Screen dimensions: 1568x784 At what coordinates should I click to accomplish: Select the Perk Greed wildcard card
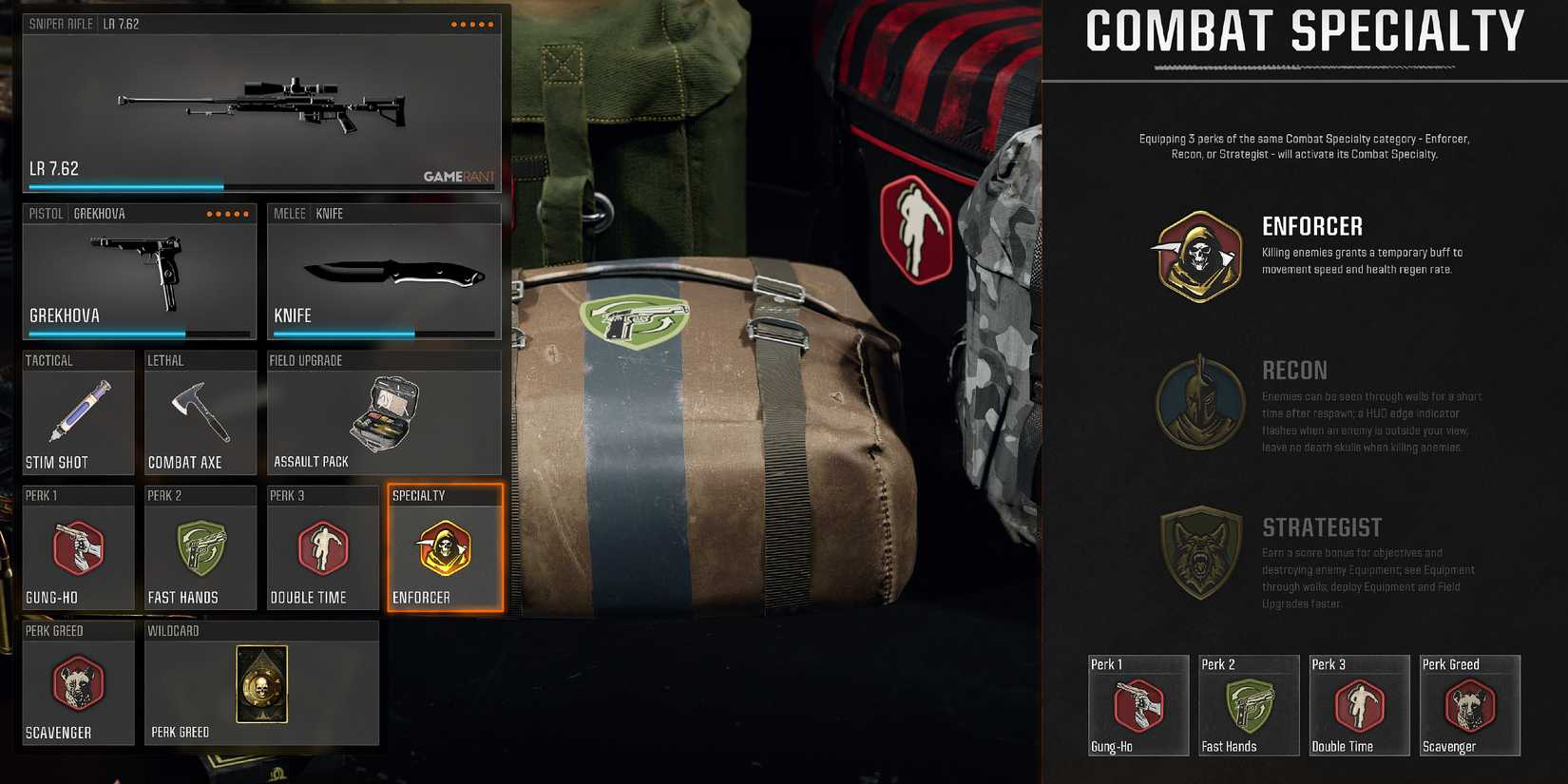point(262,686)
